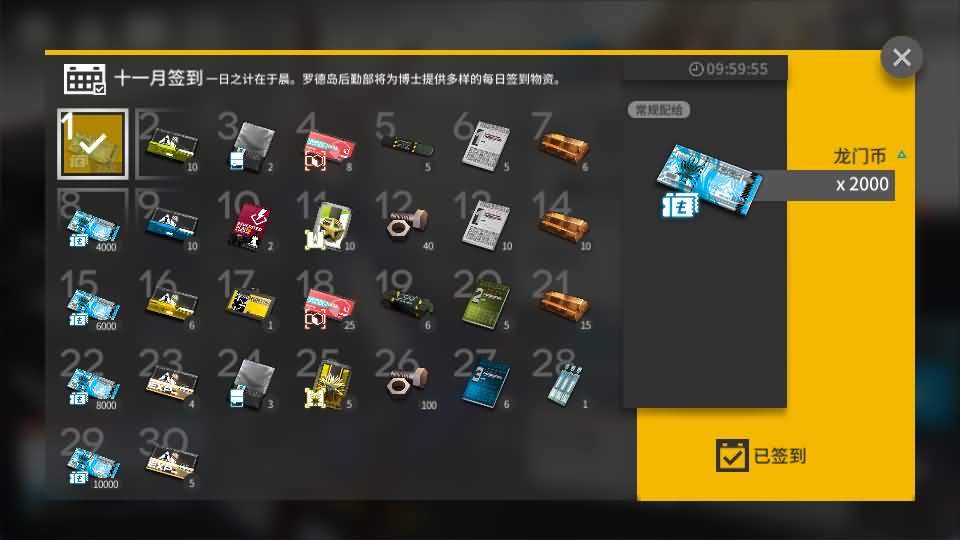This screenshot has height=540, width=960.
Task: Select day 29 LMD 10000 reward
Action: 92,460
